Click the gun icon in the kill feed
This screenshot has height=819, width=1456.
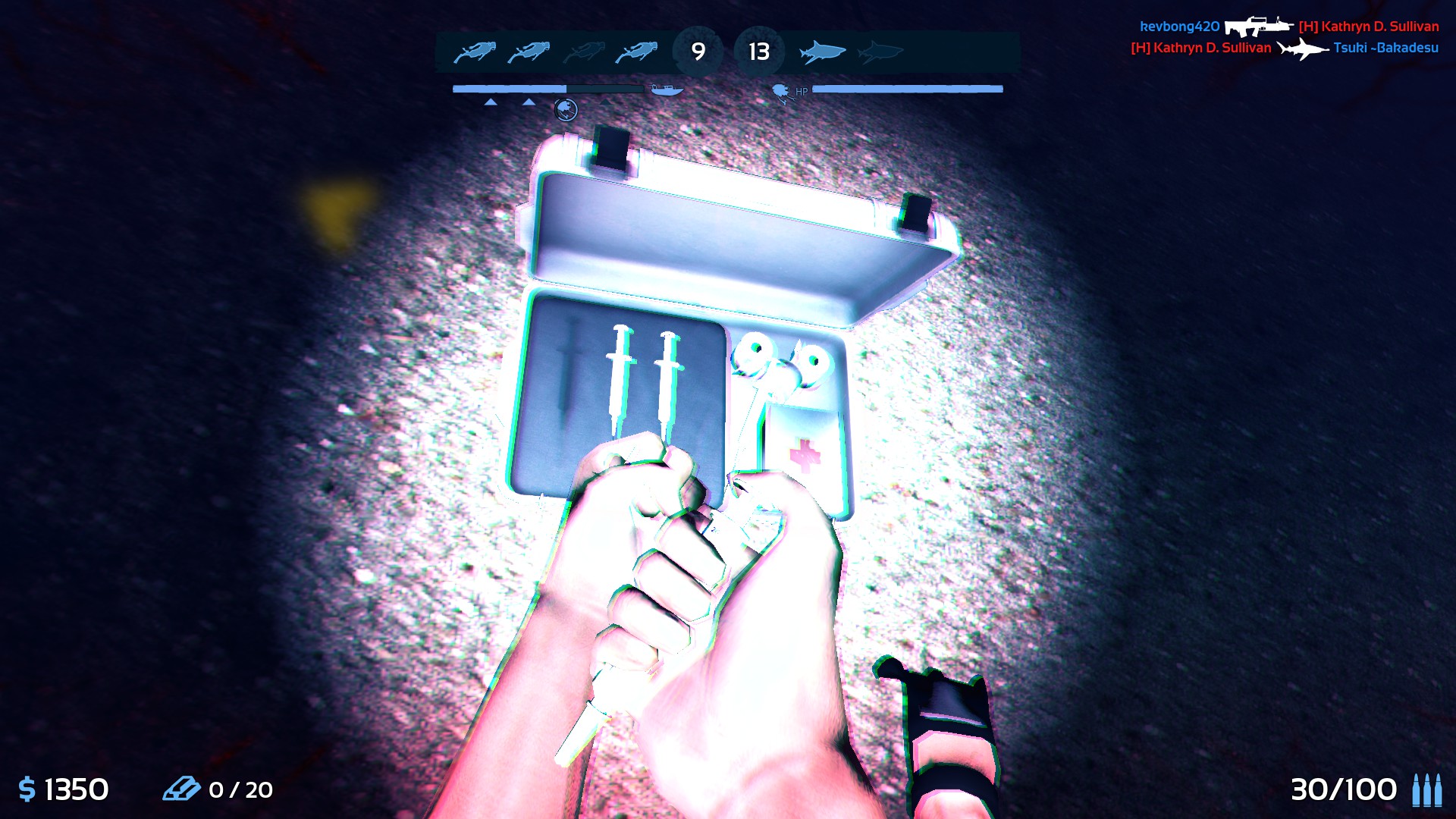click(x=1257, y=27)
